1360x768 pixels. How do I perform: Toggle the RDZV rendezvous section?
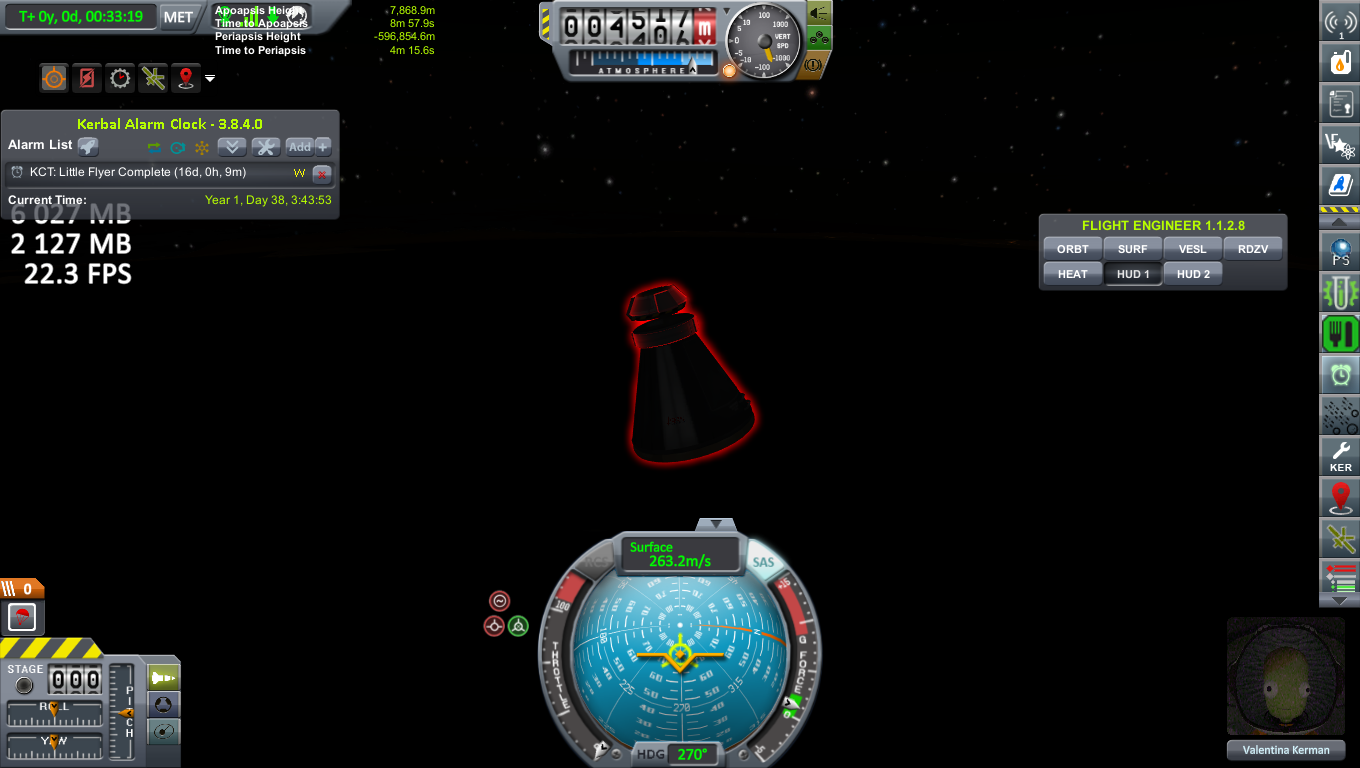pyautogui.click(x=1253, y=249)
